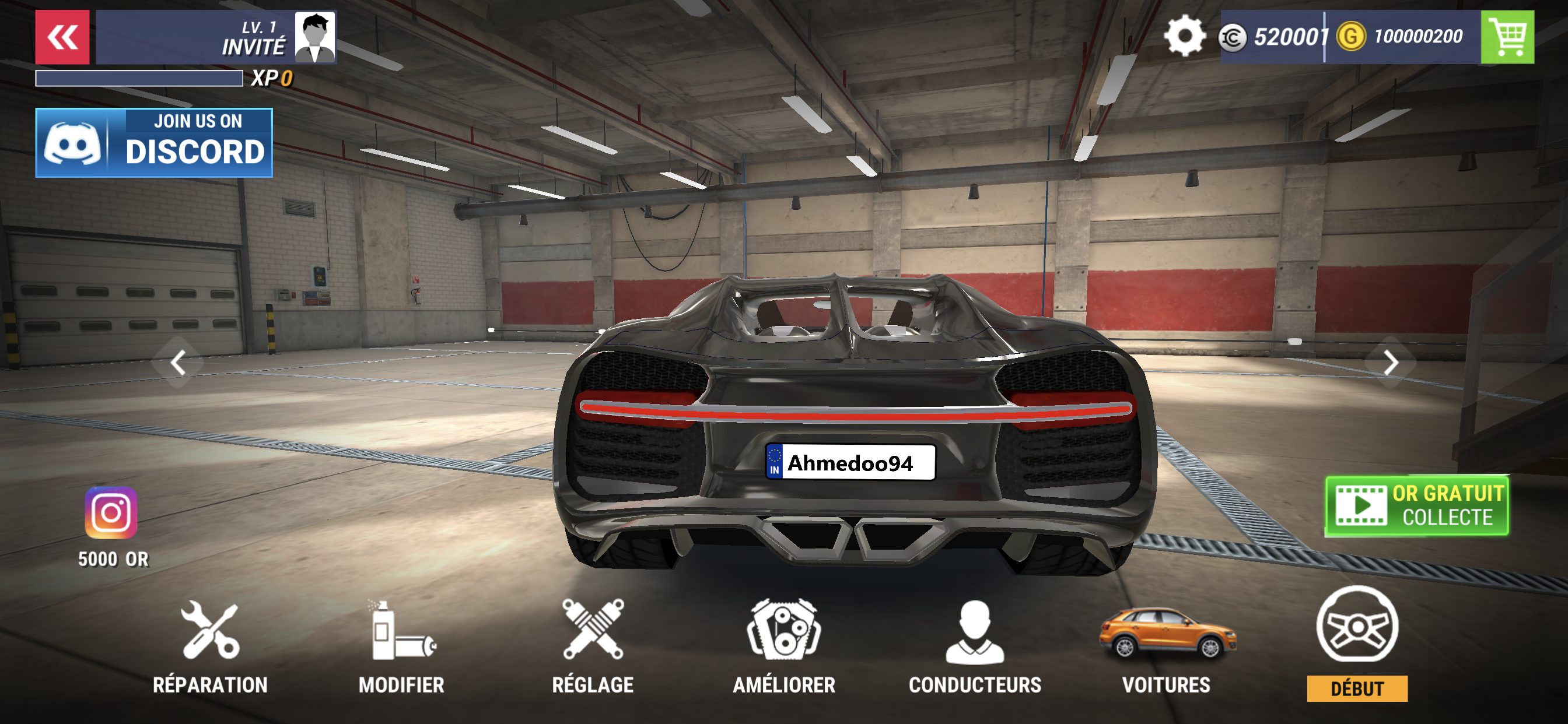Open the Améliorer engine upgrades
1568x724 pixels.
784,646
